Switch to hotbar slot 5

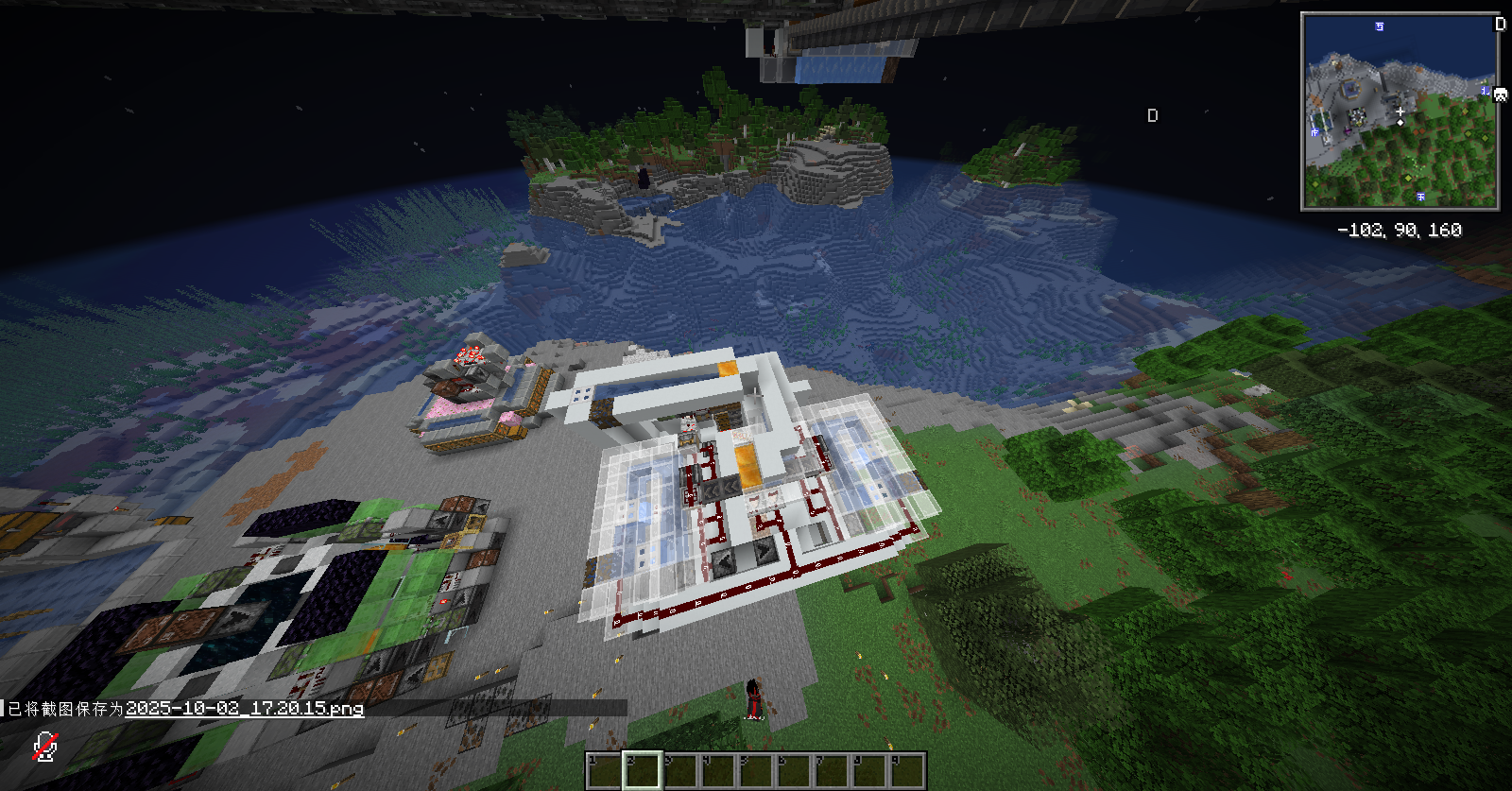click(755, 770)
